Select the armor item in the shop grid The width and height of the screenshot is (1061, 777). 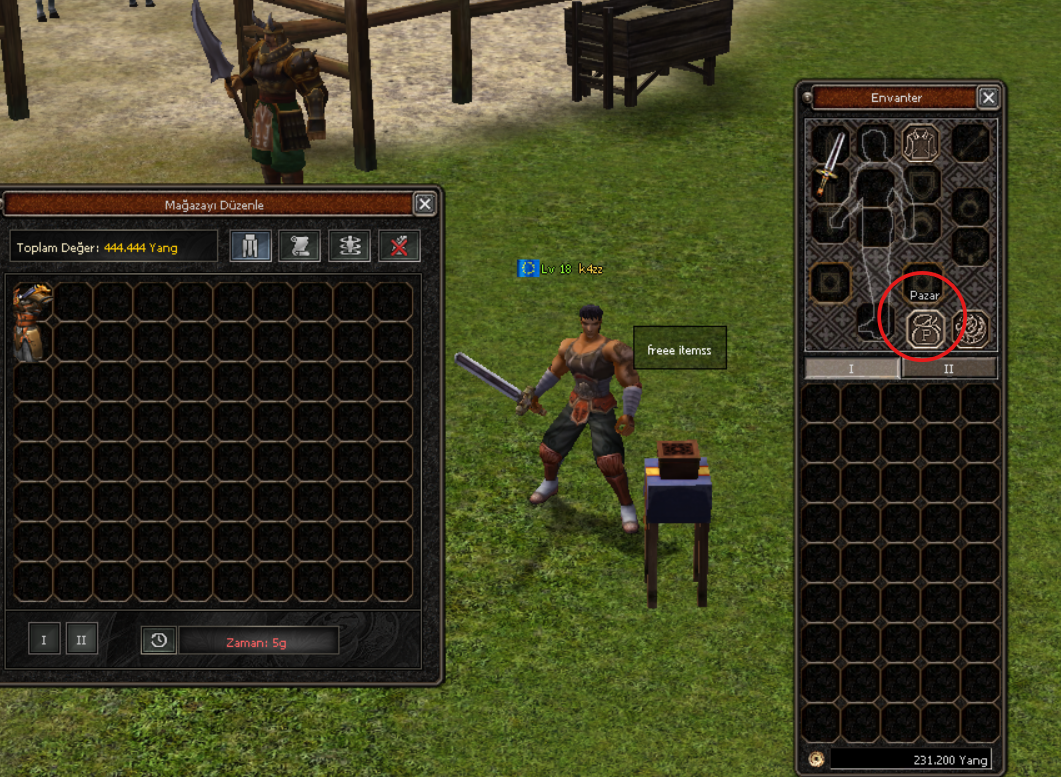click(32, 320)
